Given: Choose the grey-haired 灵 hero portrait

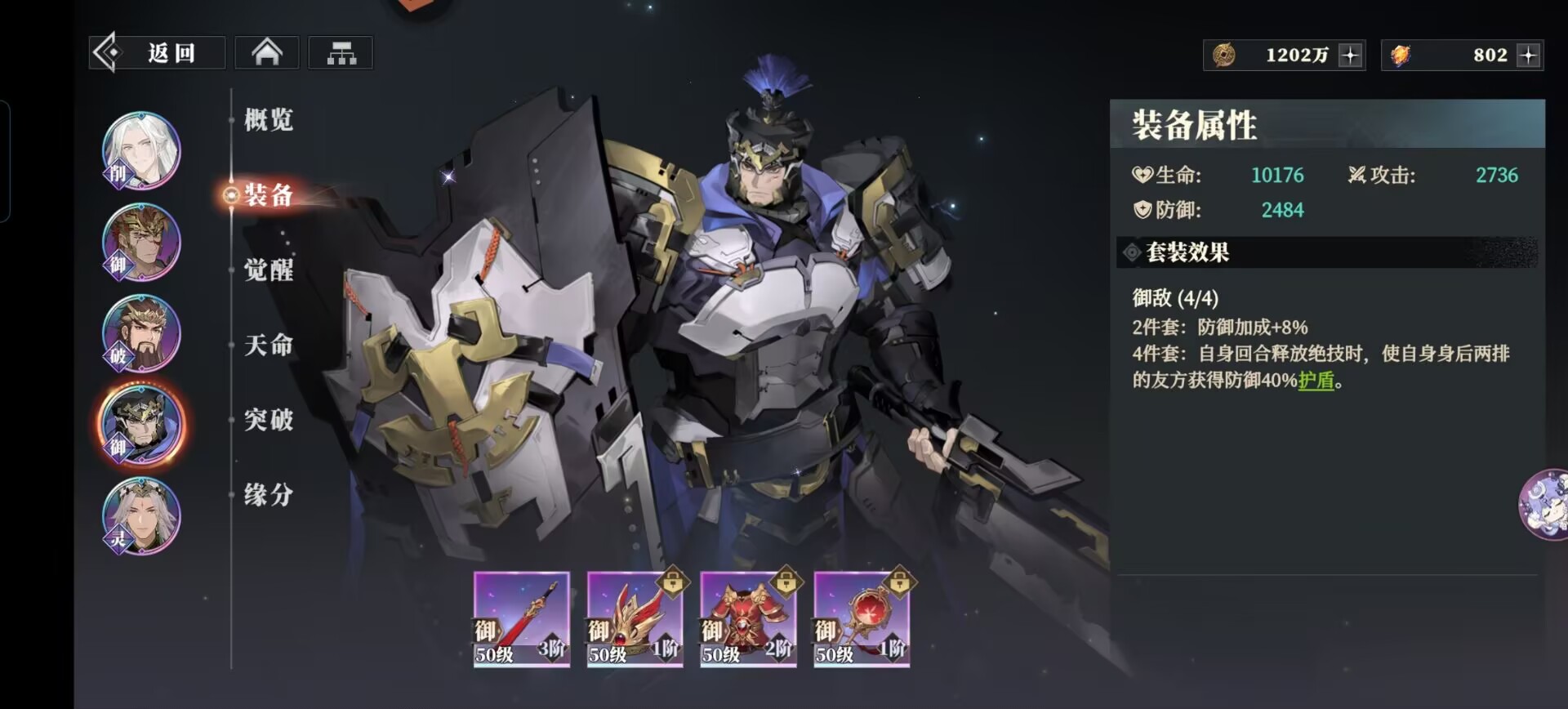Looking at the screenshot, I should click(x=141, y=517).
